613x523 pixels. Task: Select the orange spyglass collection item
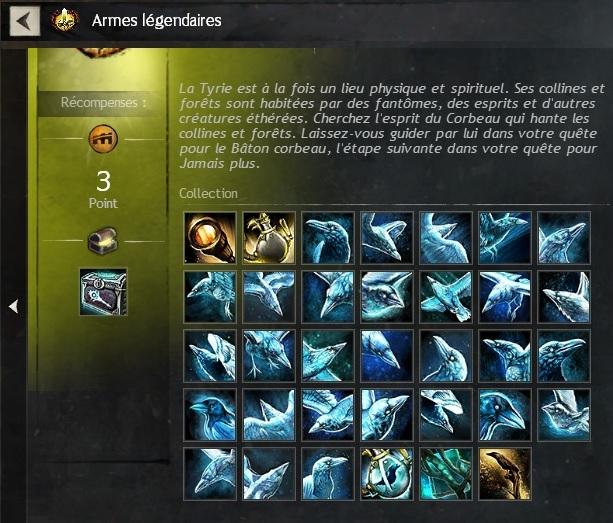[210, 238]
